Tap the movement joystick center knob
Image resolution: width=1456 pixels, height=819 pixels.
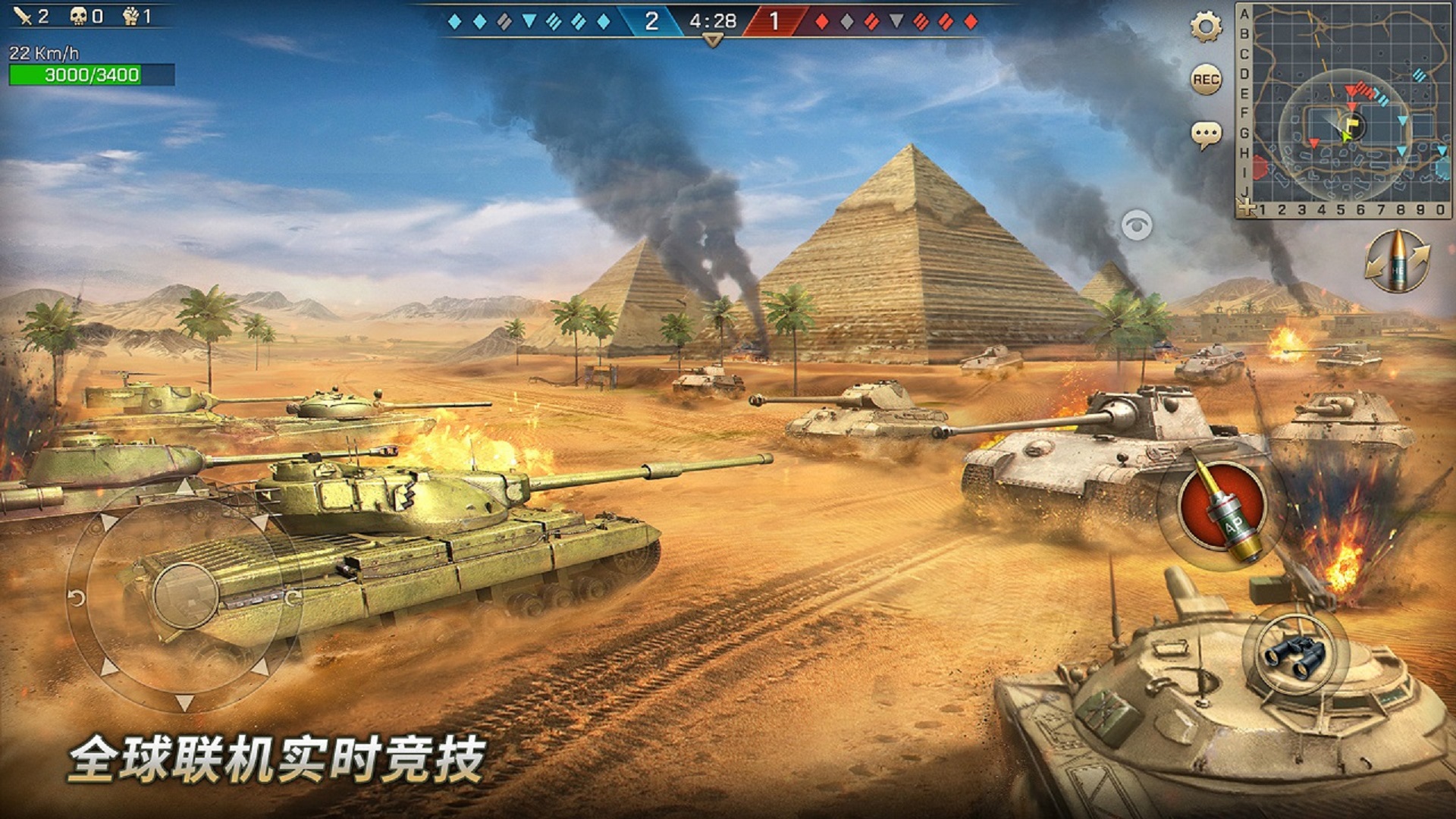point(186,595)
